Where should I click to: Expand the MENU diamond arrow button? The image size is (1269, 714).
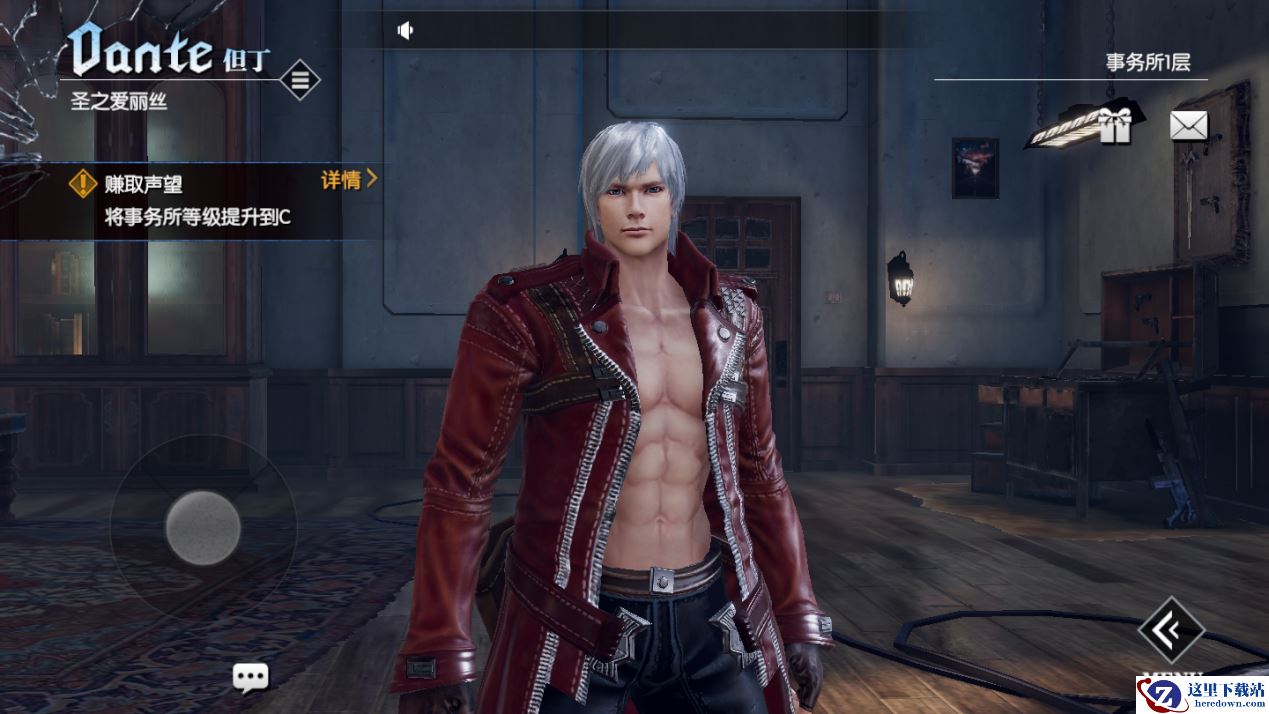point(1172,629)
